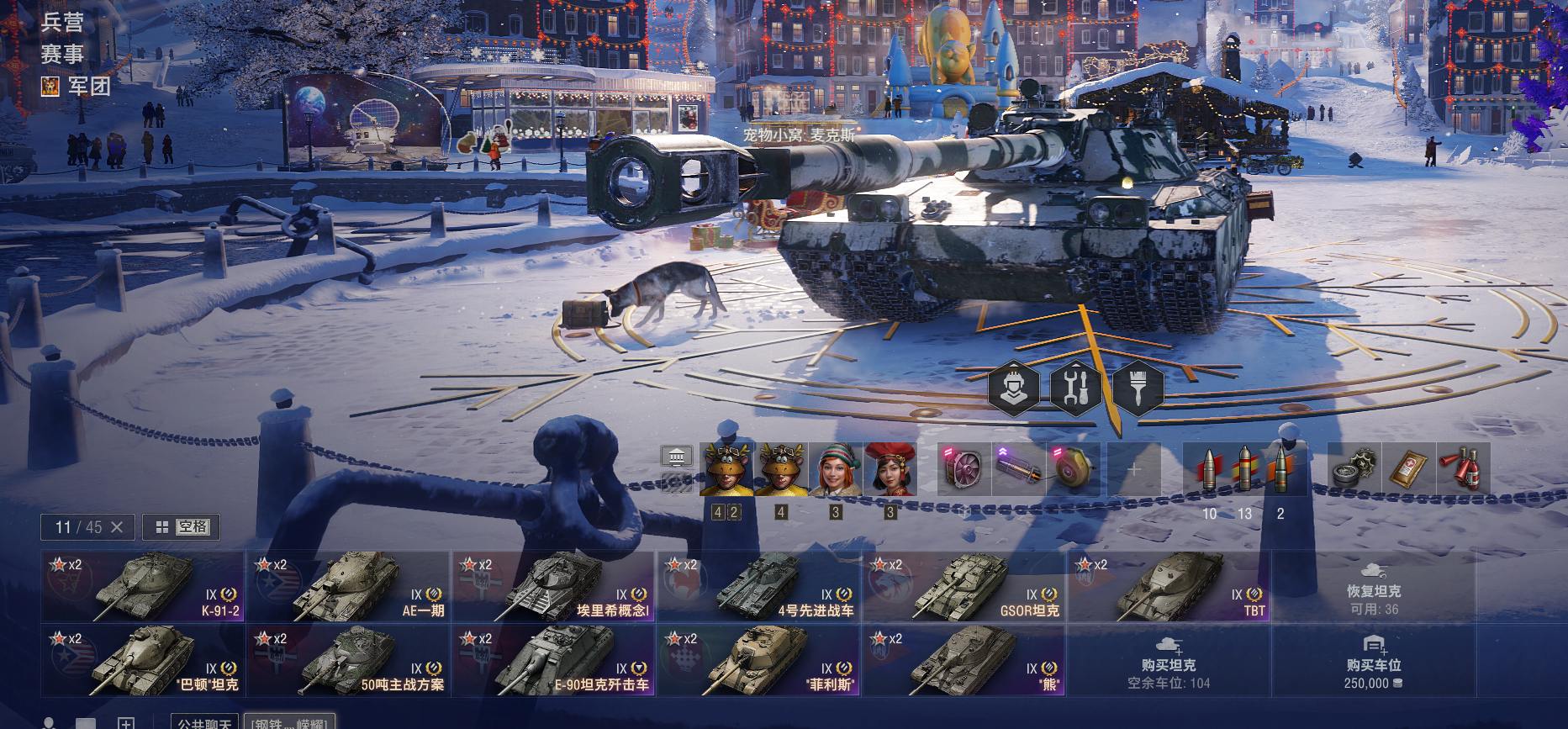Open the 赛事 (Tournaments) menu entry

[x=63, y=55]
